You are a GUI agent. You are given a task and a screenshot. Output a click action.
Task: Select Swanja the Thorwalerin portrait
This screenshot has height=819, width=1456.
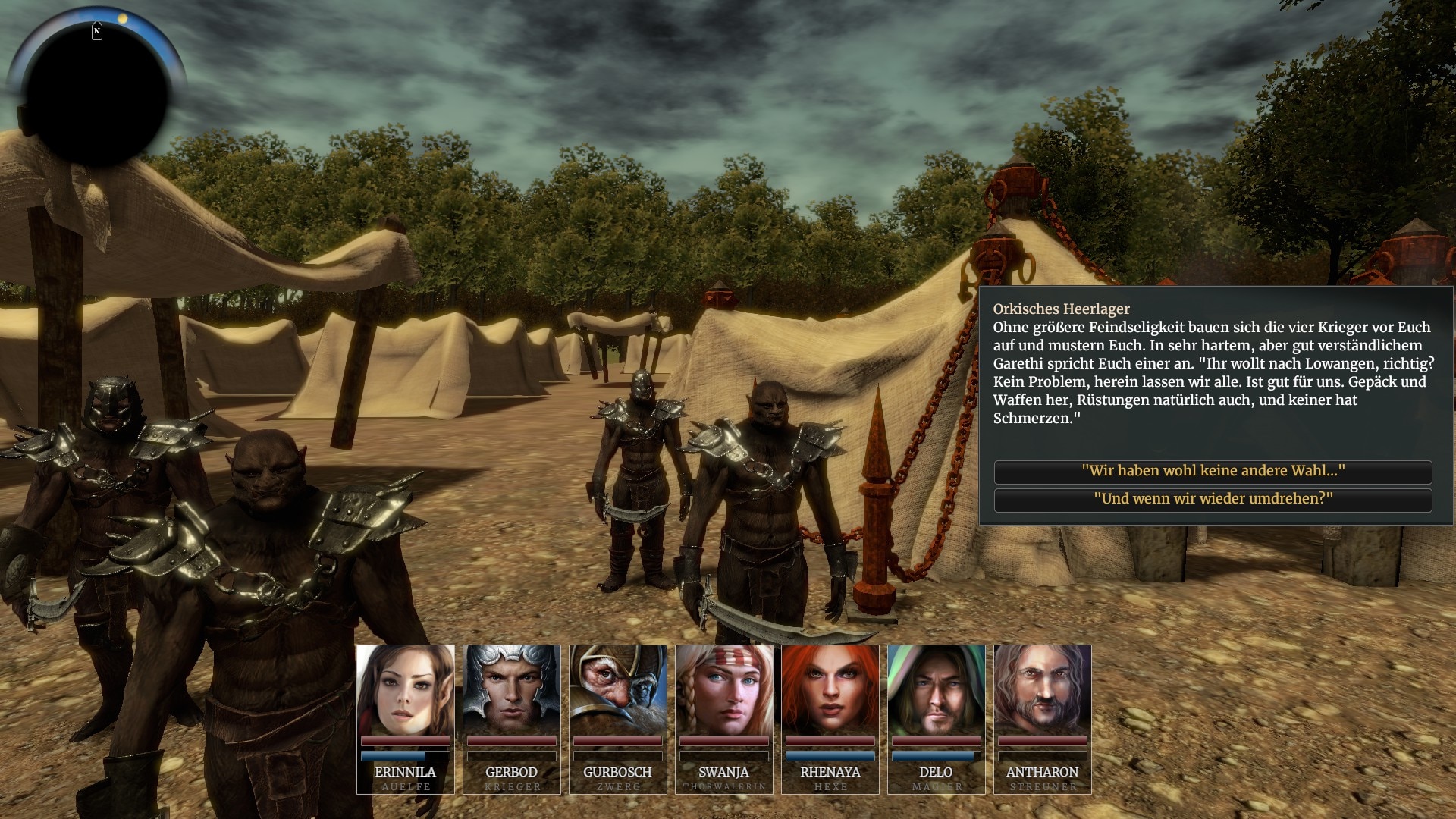click(x=723, y=690)
